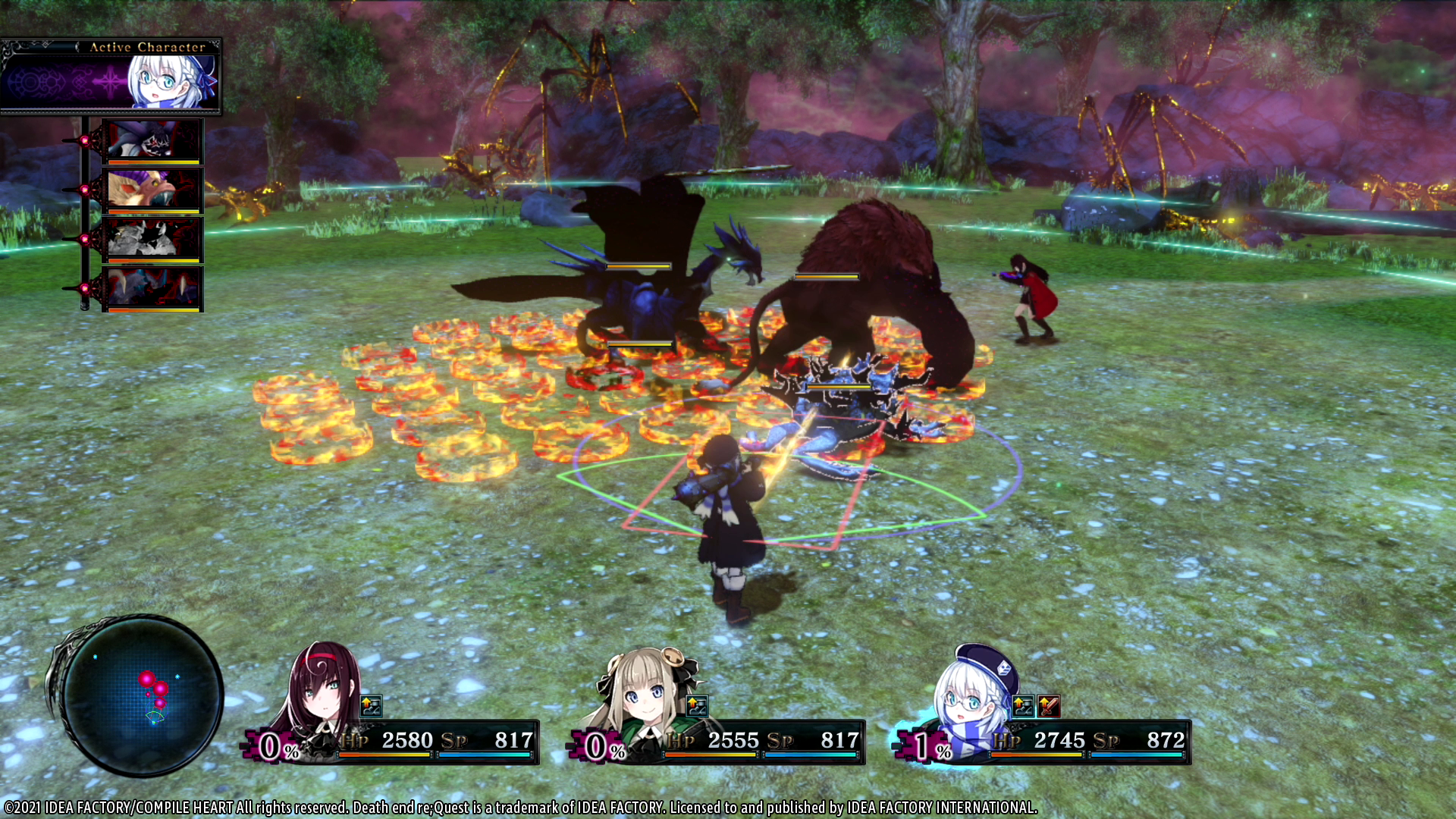Select the spider-faced enemy in turn order
The width and height of the screenshot is (1456, 819).
(x=152, y=141)
